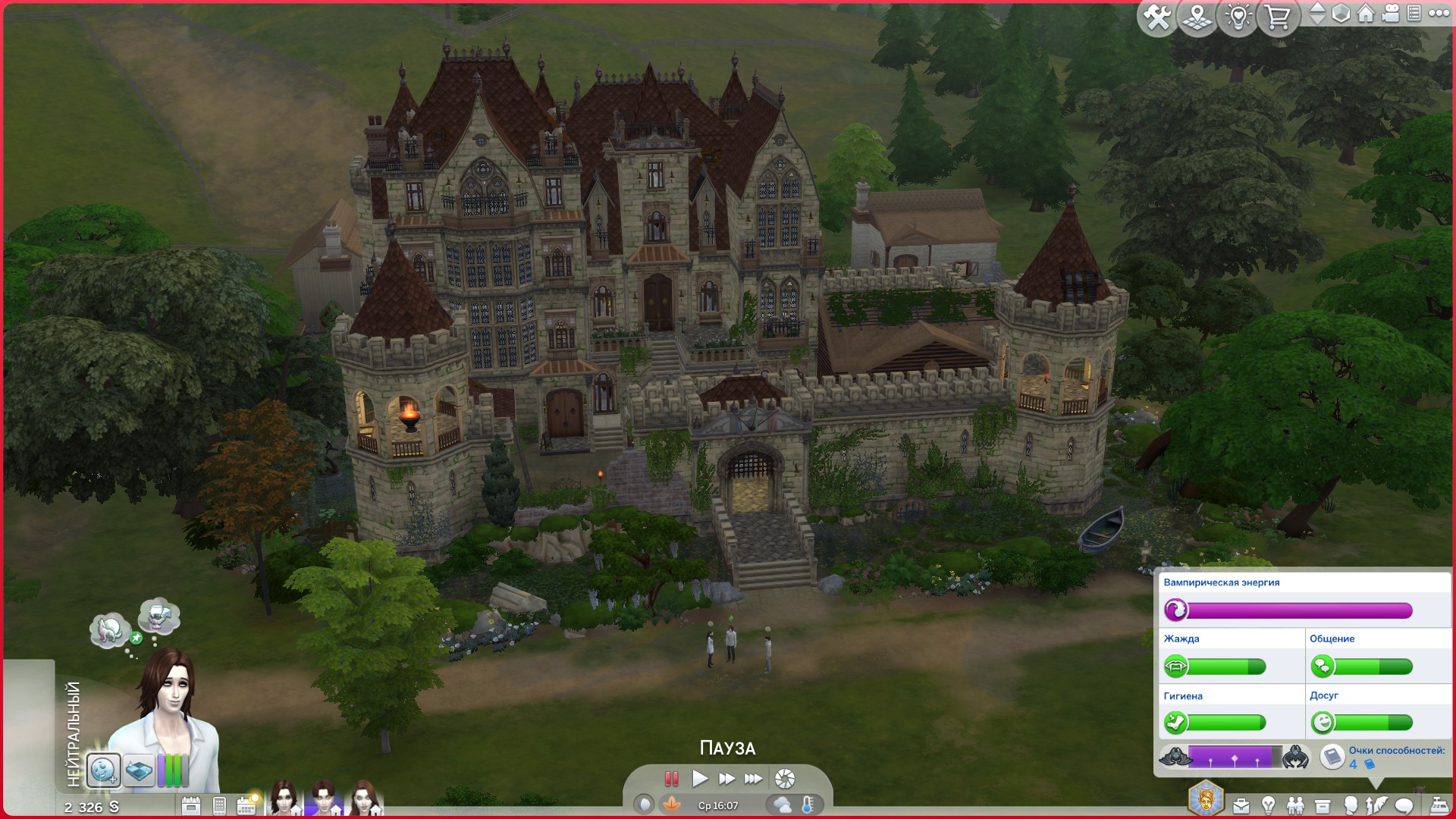Pause the game with the red pause button
The height and width of the screenshot is (819, 1456).
coord(671,779)
